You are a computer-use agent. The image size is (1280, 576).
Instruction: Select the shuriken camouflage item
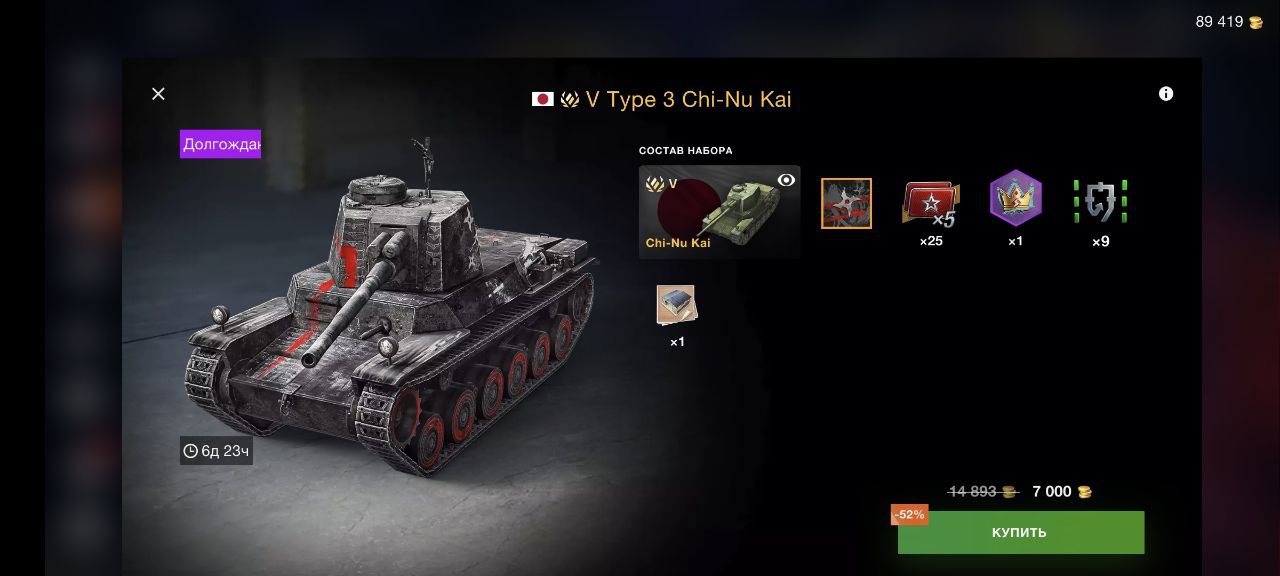pyautogui.click(x=846, y=203)
